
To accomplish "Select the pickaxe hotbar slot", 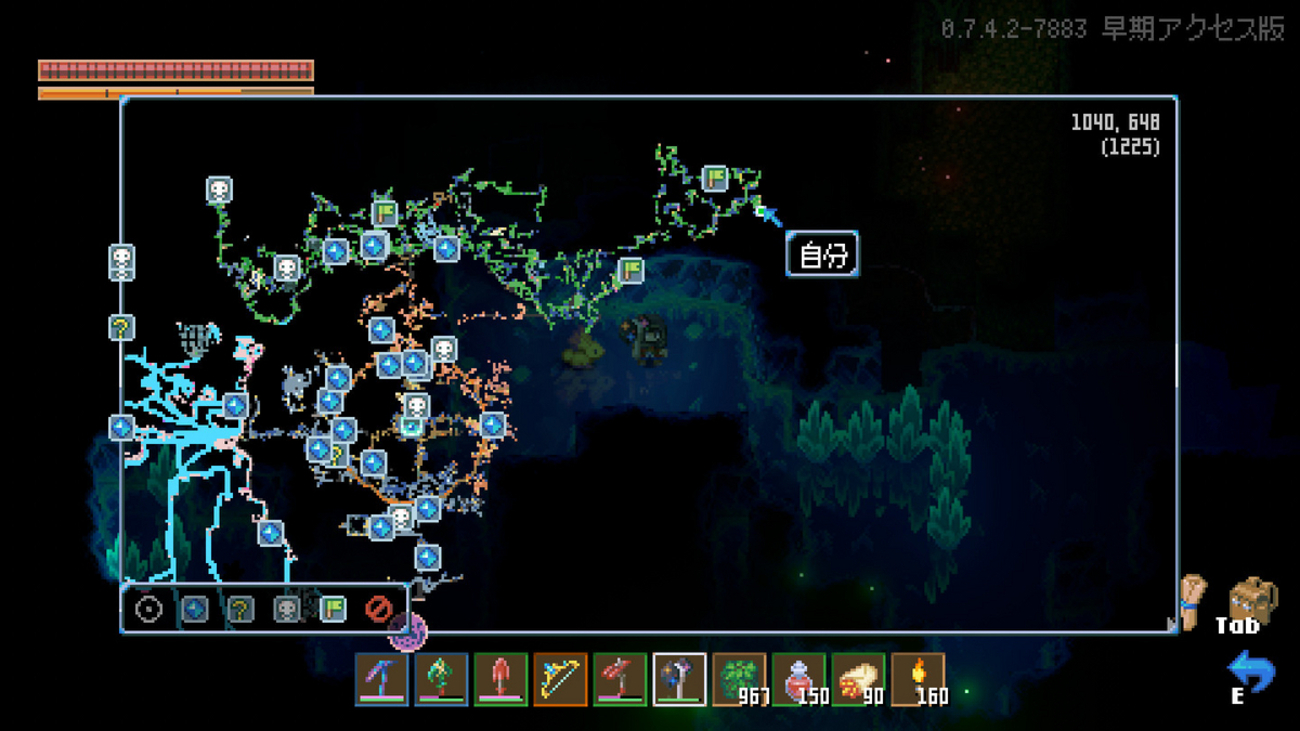I will tap(382, 680).
